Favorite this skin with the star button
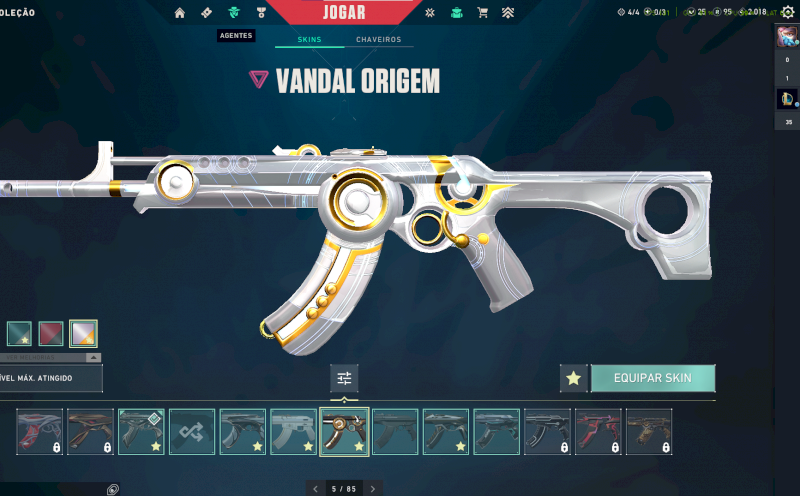Screen dimensions: 800x496 click(573, 378)
